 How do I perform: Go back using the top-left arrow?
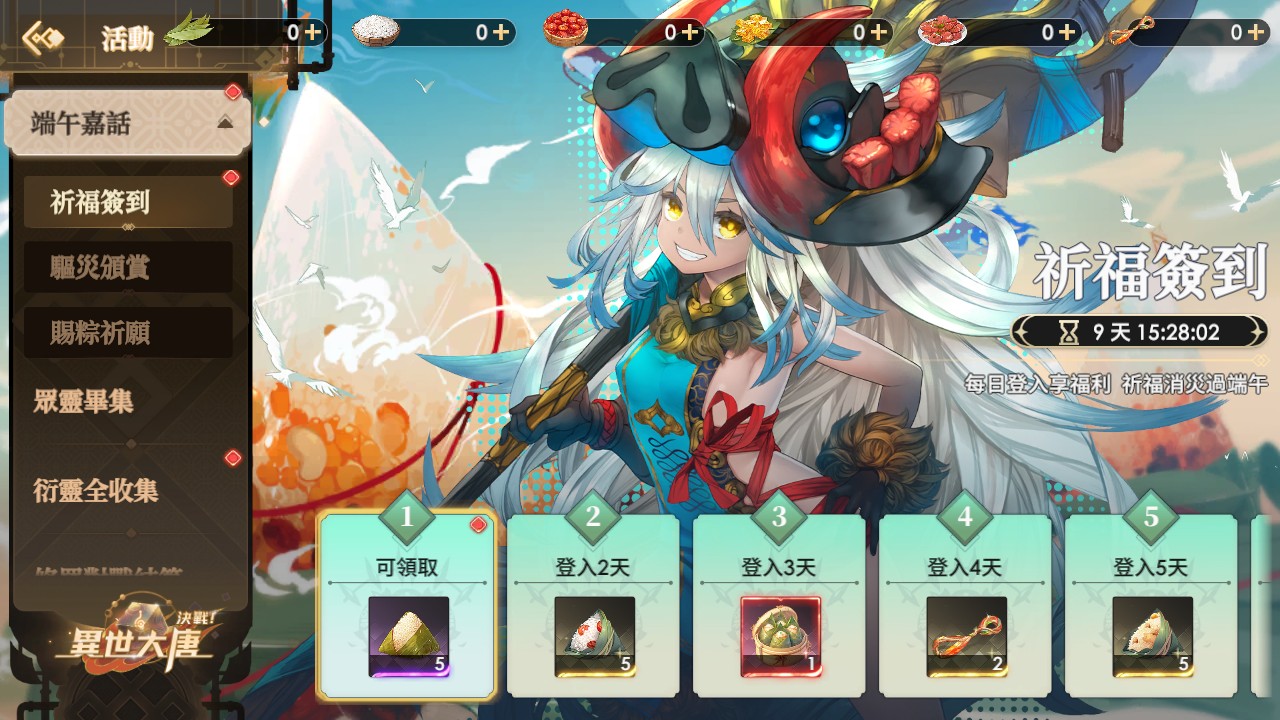(x=43, y=38)
